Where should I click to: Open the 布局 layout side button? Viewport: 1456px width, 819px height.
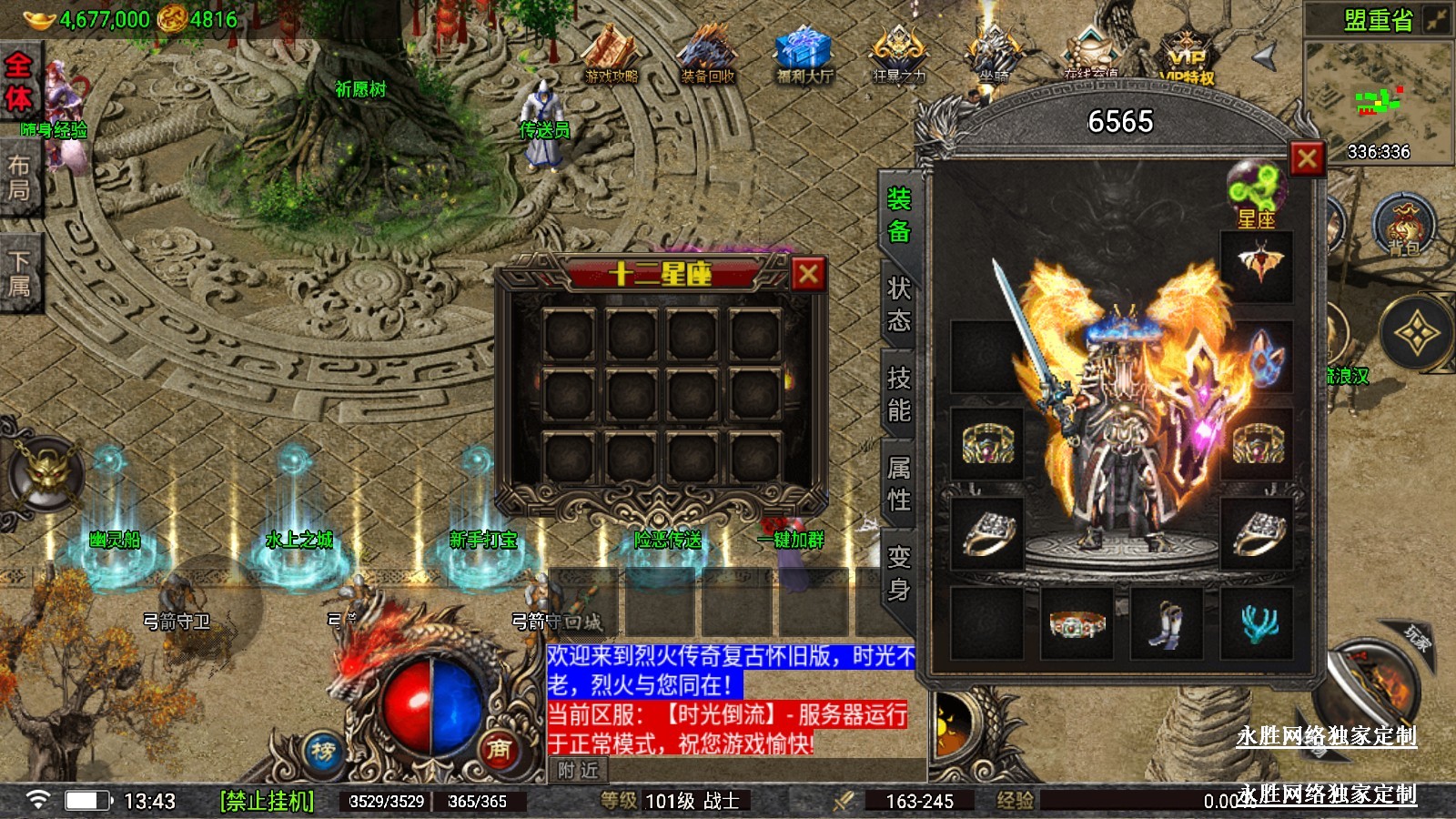point(18,177)
